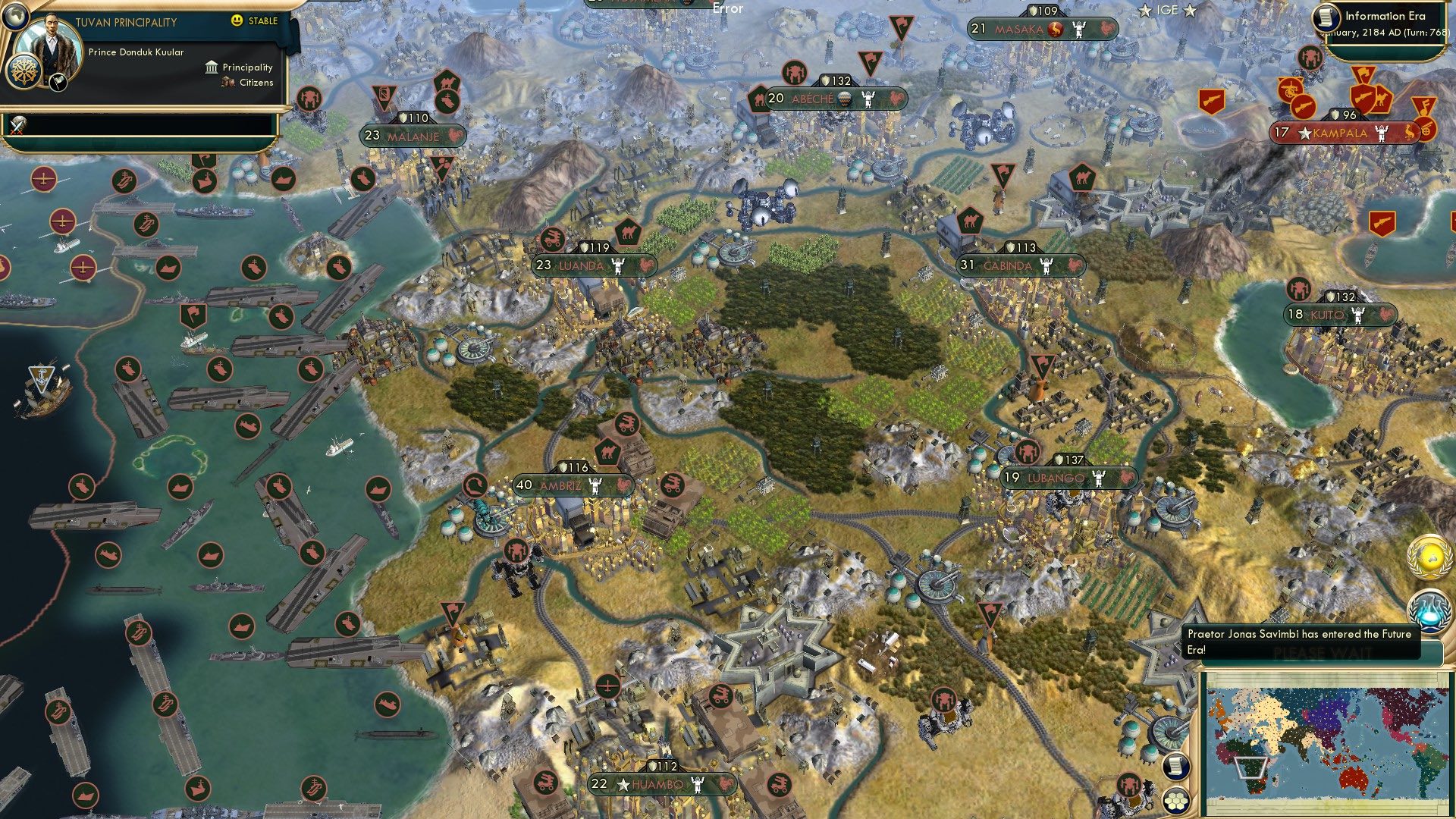Click Prince Donduk Kuular's leader portrait
Image resolution: width=1456 pixels, height=819 pixels.
[x=52, y=44]
